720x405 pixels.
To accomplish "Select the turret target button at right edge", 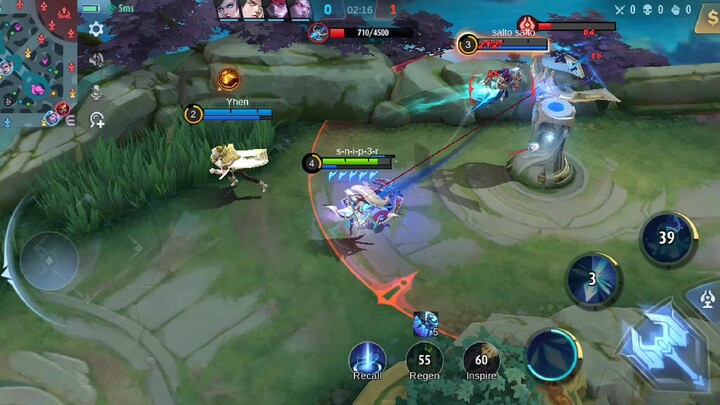I will (708, 298).
